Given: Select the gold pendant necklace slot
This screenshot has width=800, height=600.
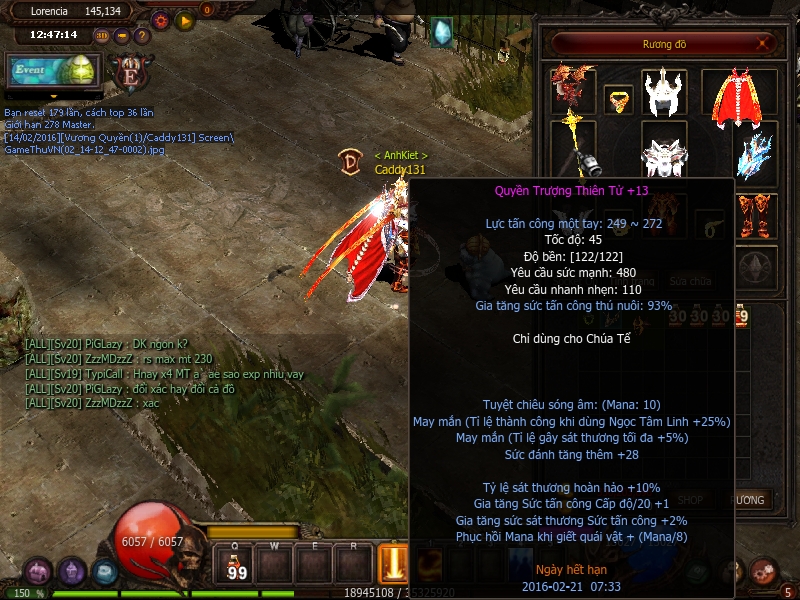Looking at the screenshot, I should coord(619,99).
